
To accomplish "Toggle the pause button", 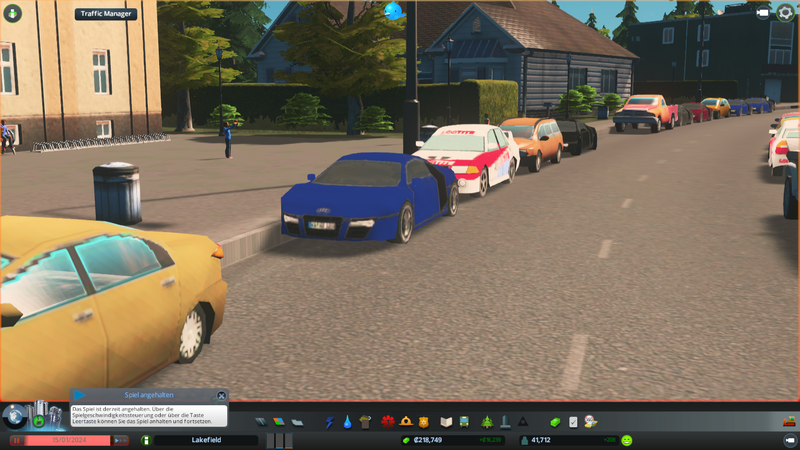I will pos(17,440).
